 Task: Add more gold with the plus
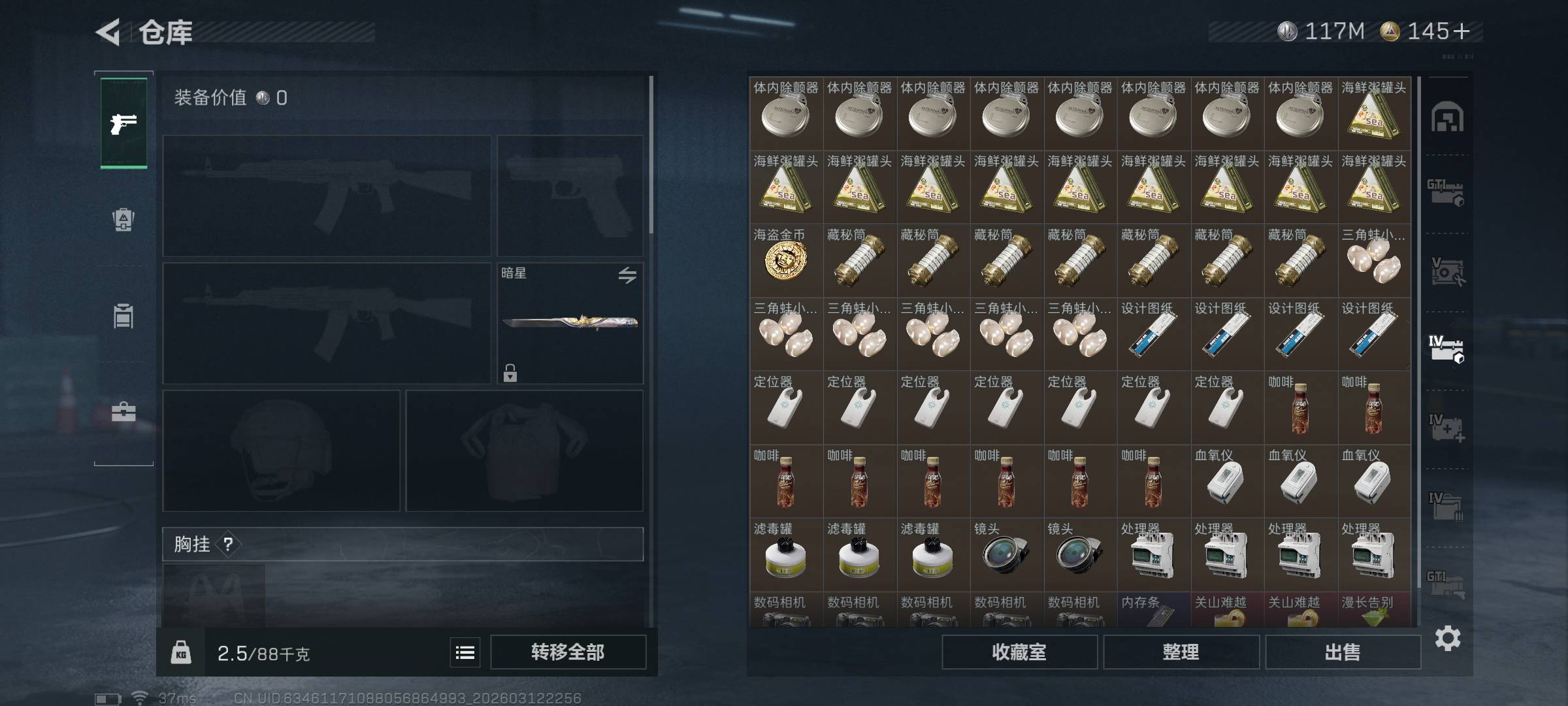1462,31
